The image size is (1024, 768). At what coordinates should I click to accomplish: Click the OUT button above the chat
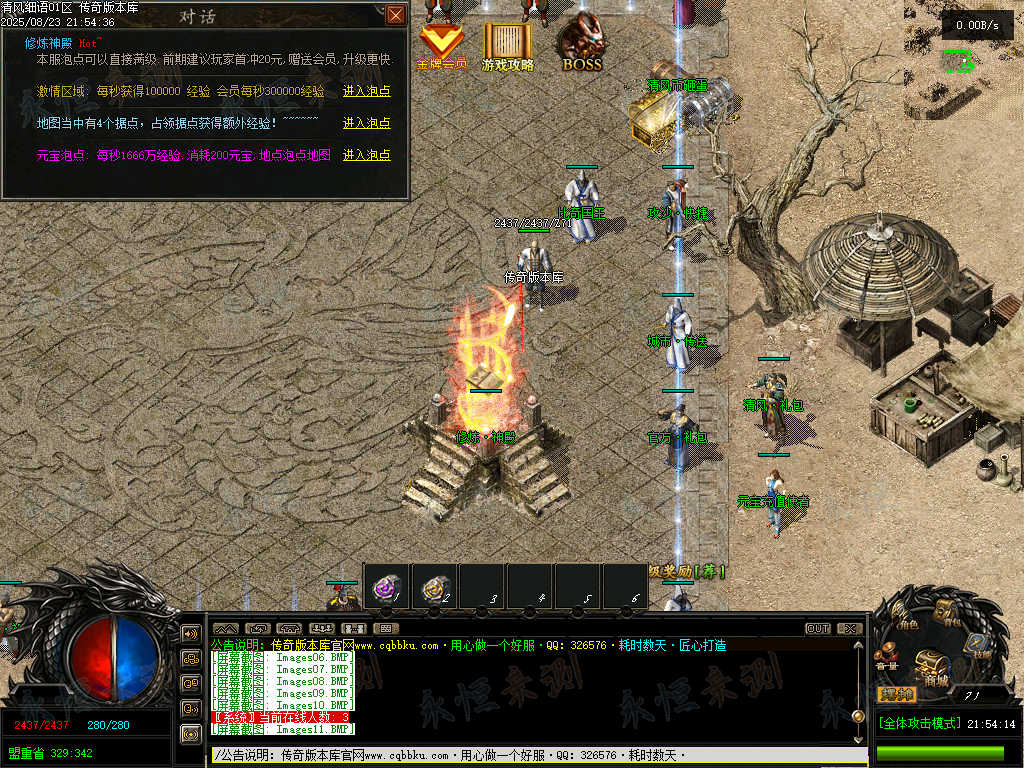click(x=818, y=629)
